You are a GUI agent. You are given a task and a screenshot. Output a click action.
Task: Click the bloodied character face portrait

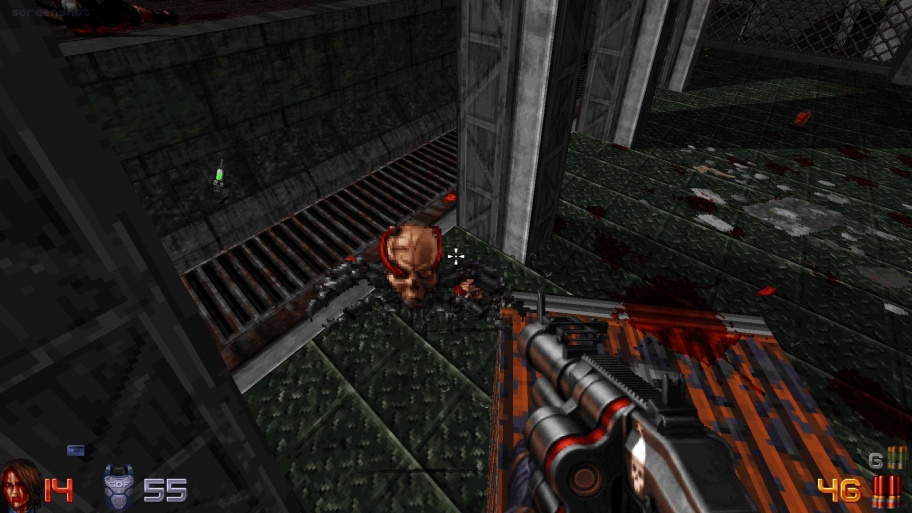point(19,485)
